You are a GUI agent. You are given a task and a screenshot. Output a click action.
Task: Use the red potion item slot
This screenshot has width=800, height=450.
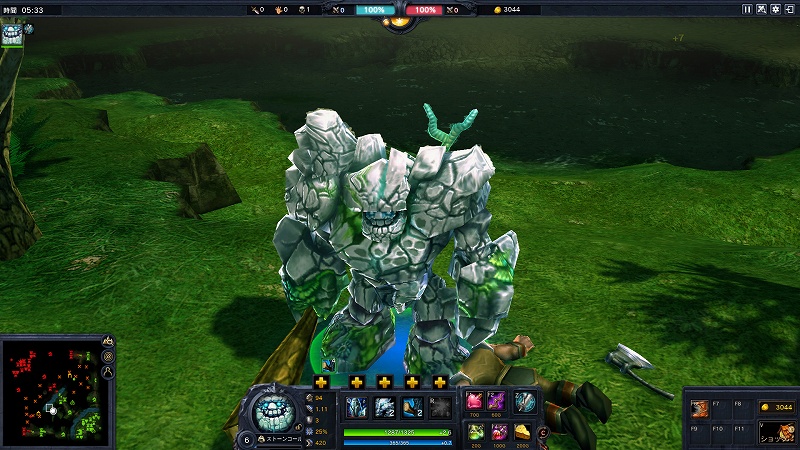[497, 431]
